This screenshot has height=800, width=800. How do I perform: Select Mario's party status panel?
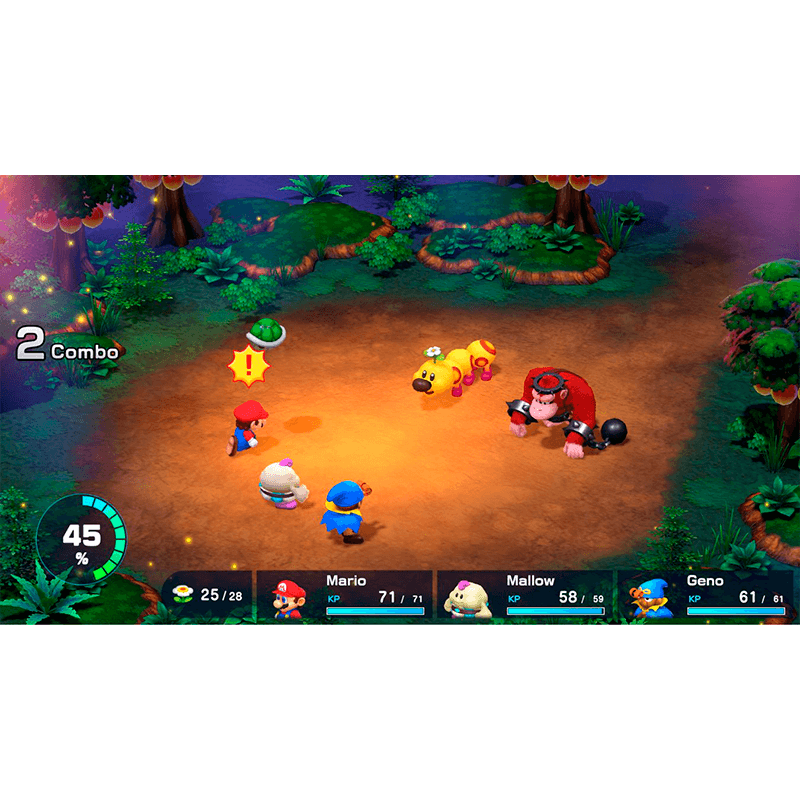pyautogui.click(x=345, y=594)
